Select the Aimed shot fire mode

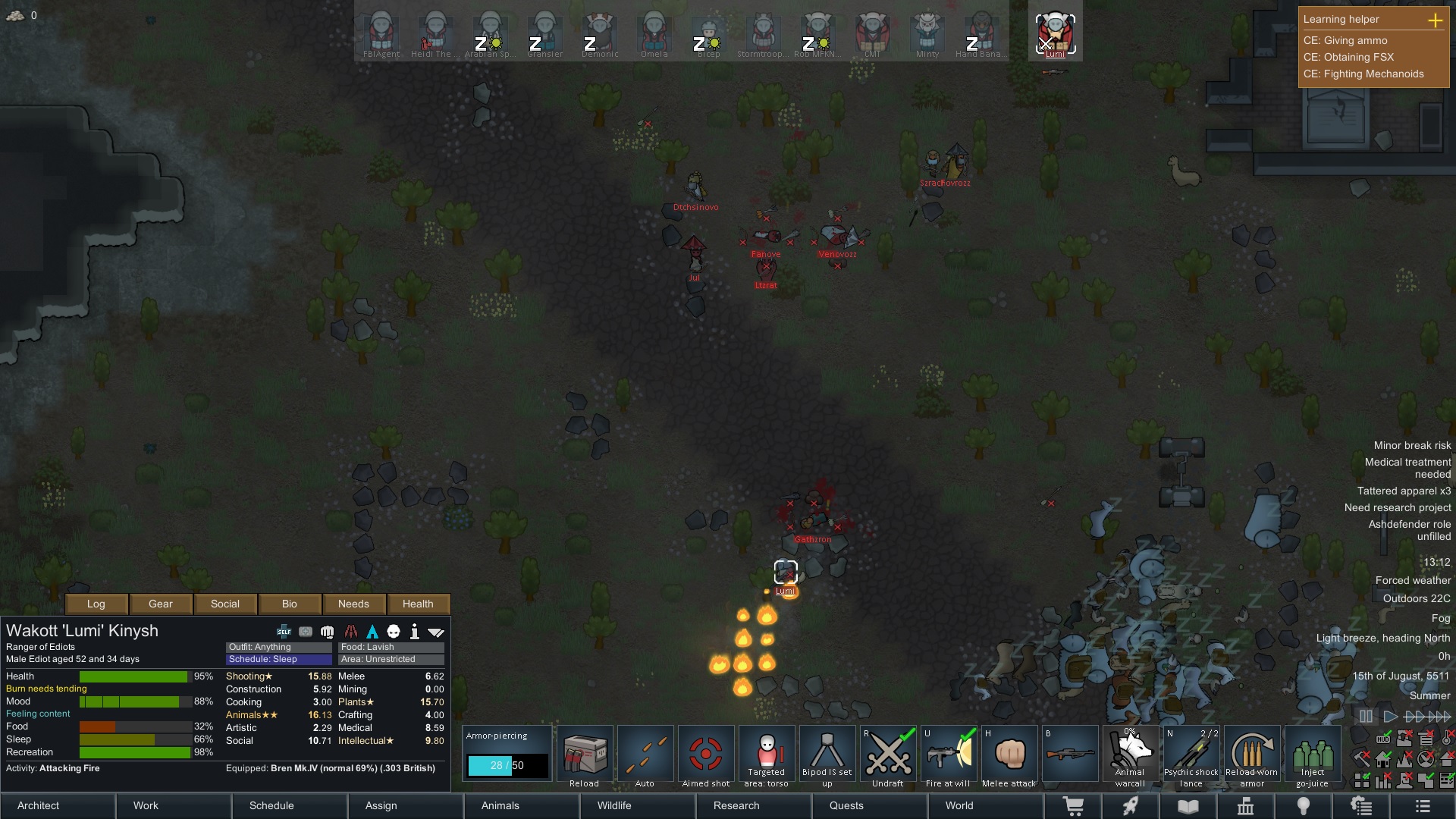[x=706, y=753]
